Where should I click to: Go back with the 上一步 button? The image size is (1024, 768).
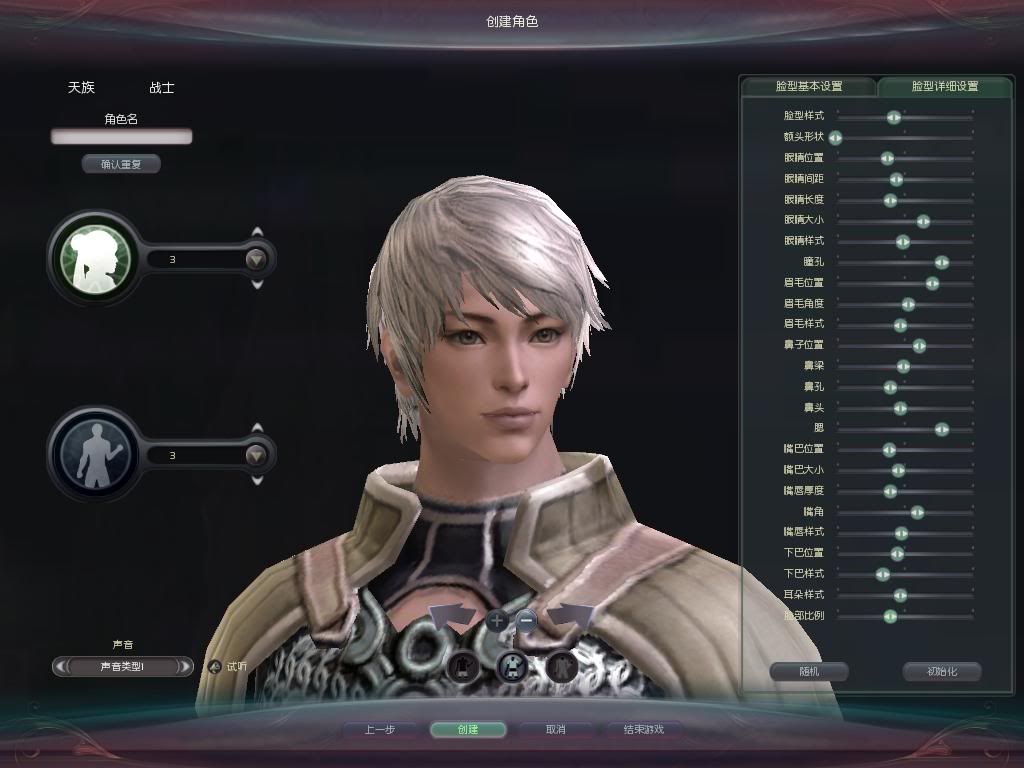(380, 729)
